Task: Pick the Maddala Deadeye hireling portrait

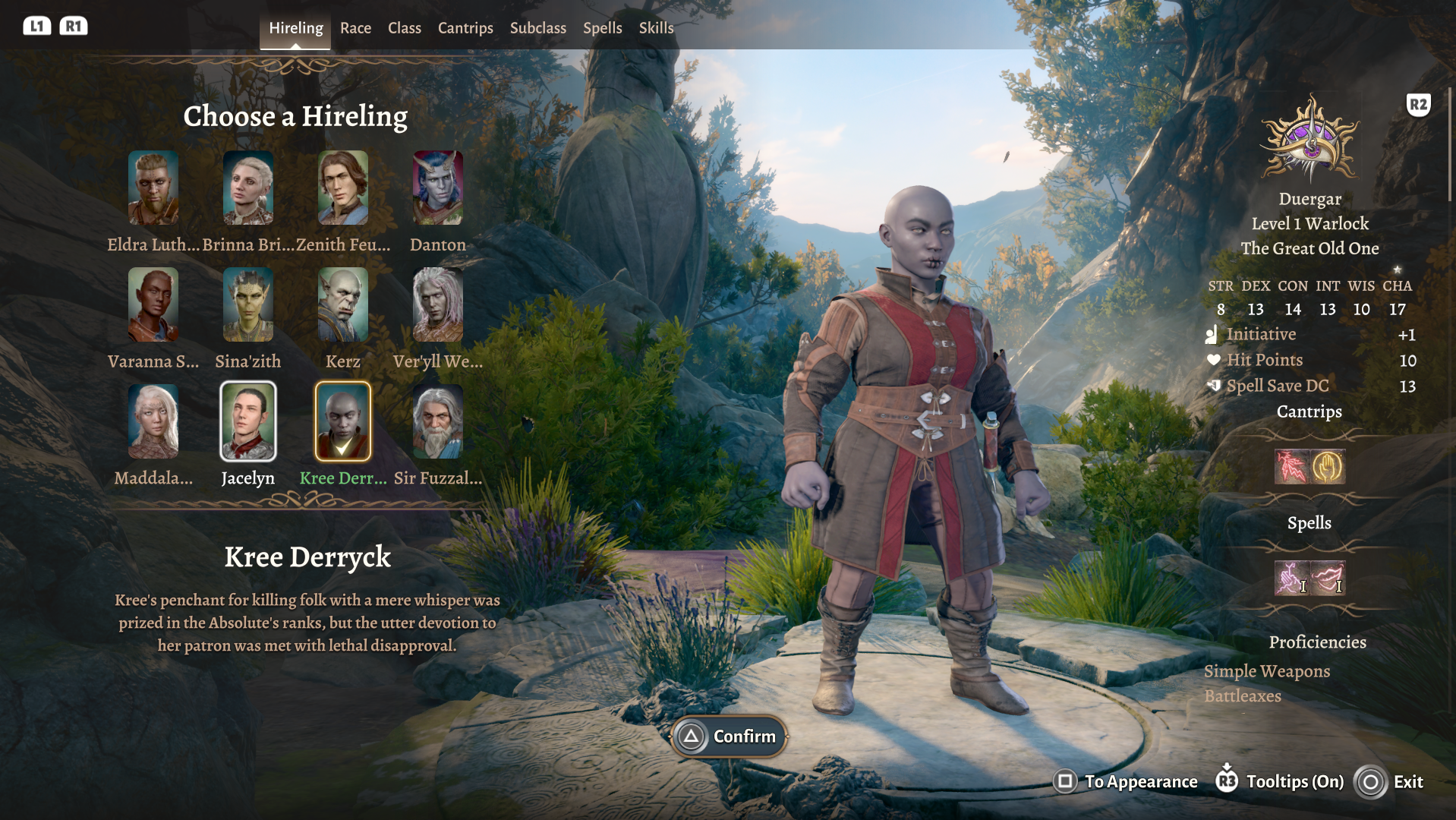Action: click(x=153, y=421)
